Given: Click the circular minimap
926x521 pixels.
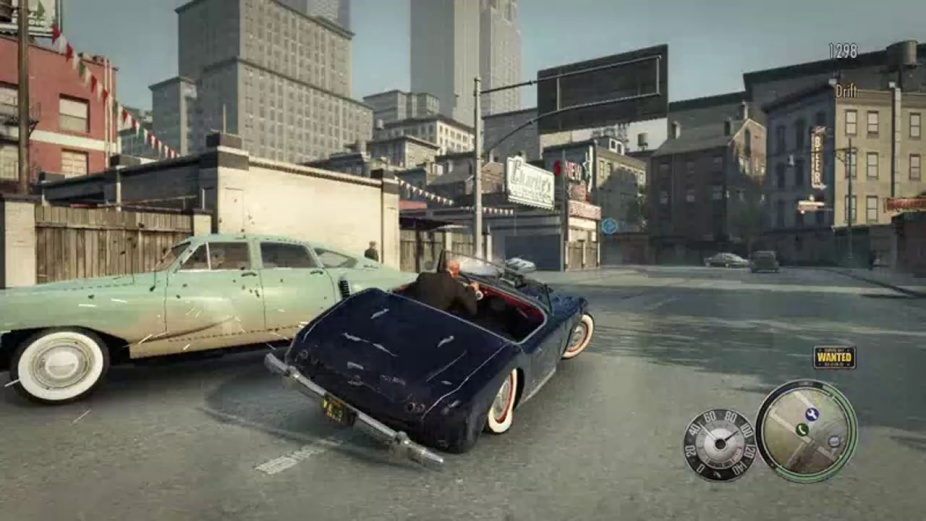Looking at the screenshot, I should (805, 431).
